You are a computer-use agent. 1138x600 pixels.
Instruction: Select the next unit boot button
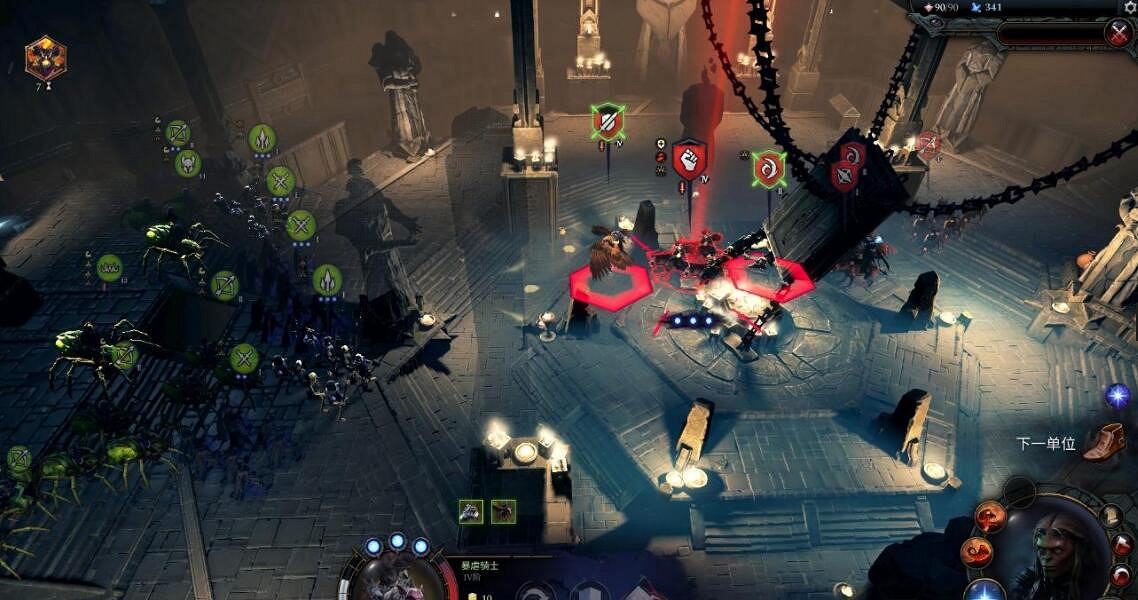pos(1103,442)
